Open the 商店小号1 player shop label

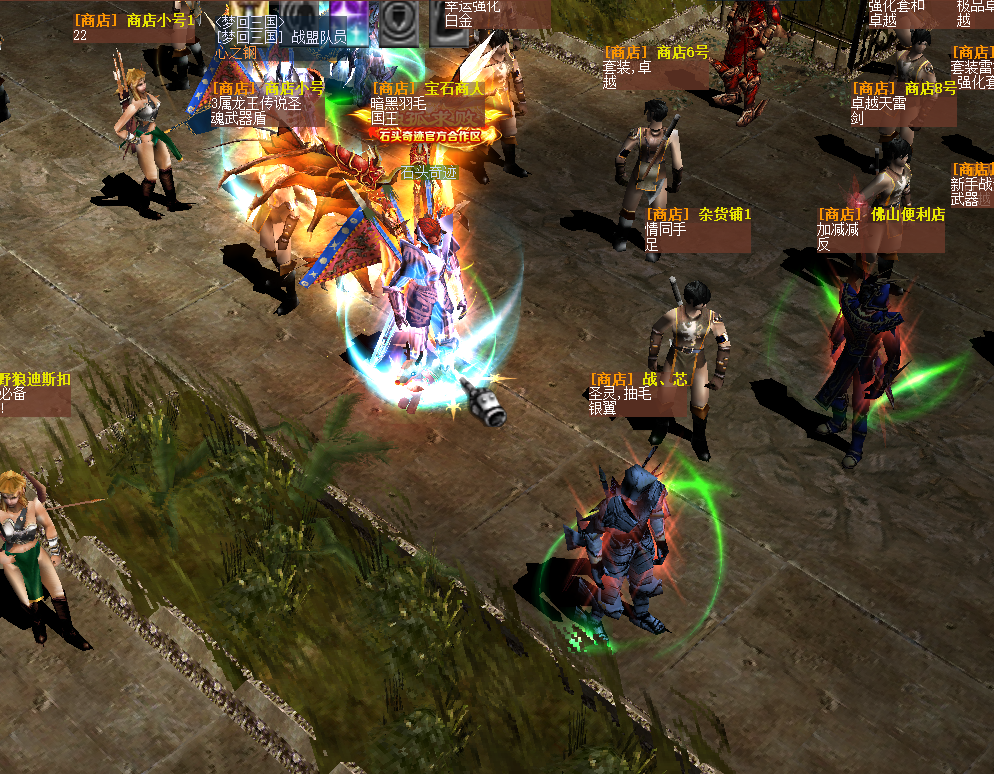tap(133, 27)
